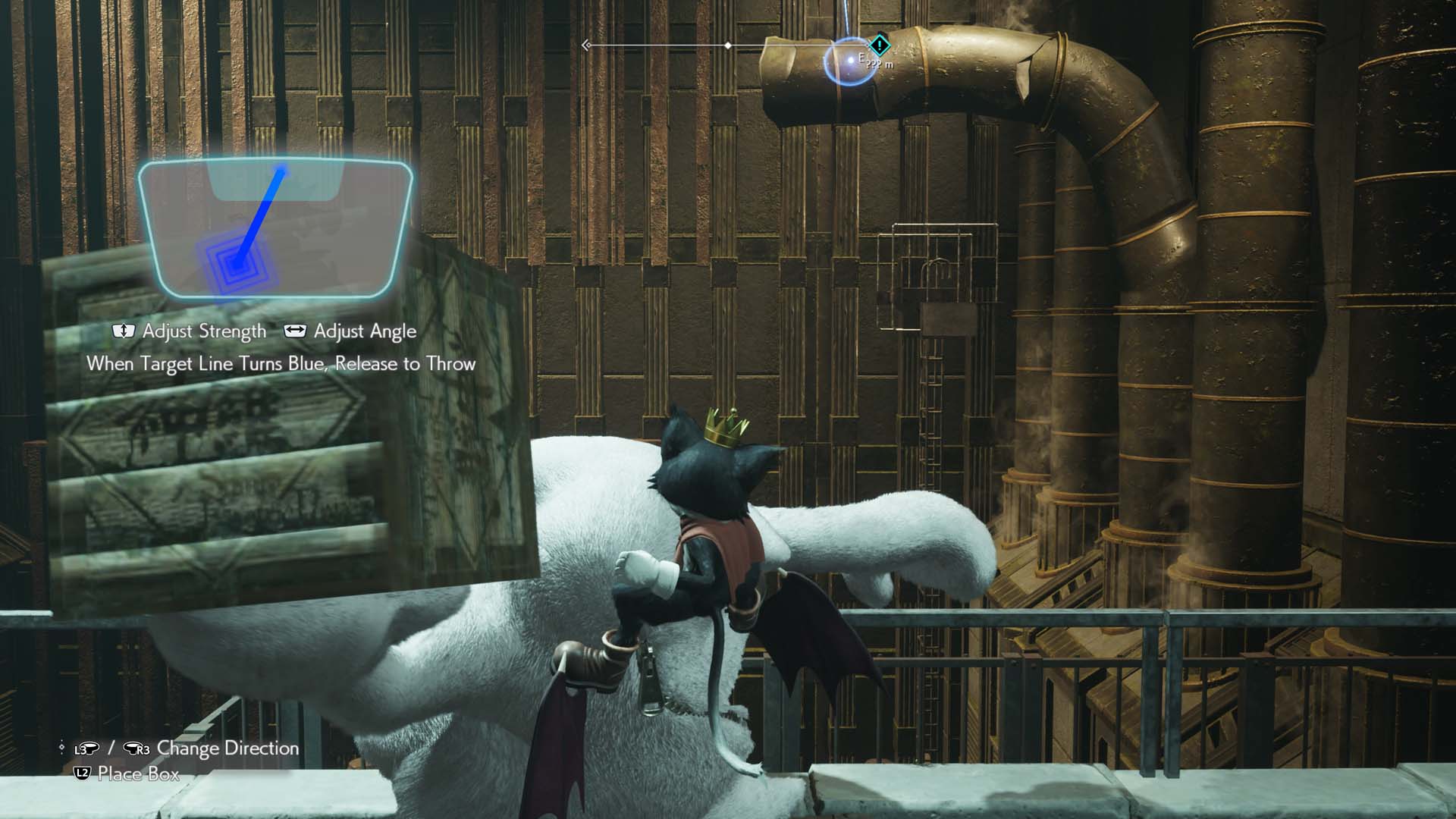This screenshot has width=1456, height=819.
Task: Click the Adjust Angle text label
Action: click(366, 331)
